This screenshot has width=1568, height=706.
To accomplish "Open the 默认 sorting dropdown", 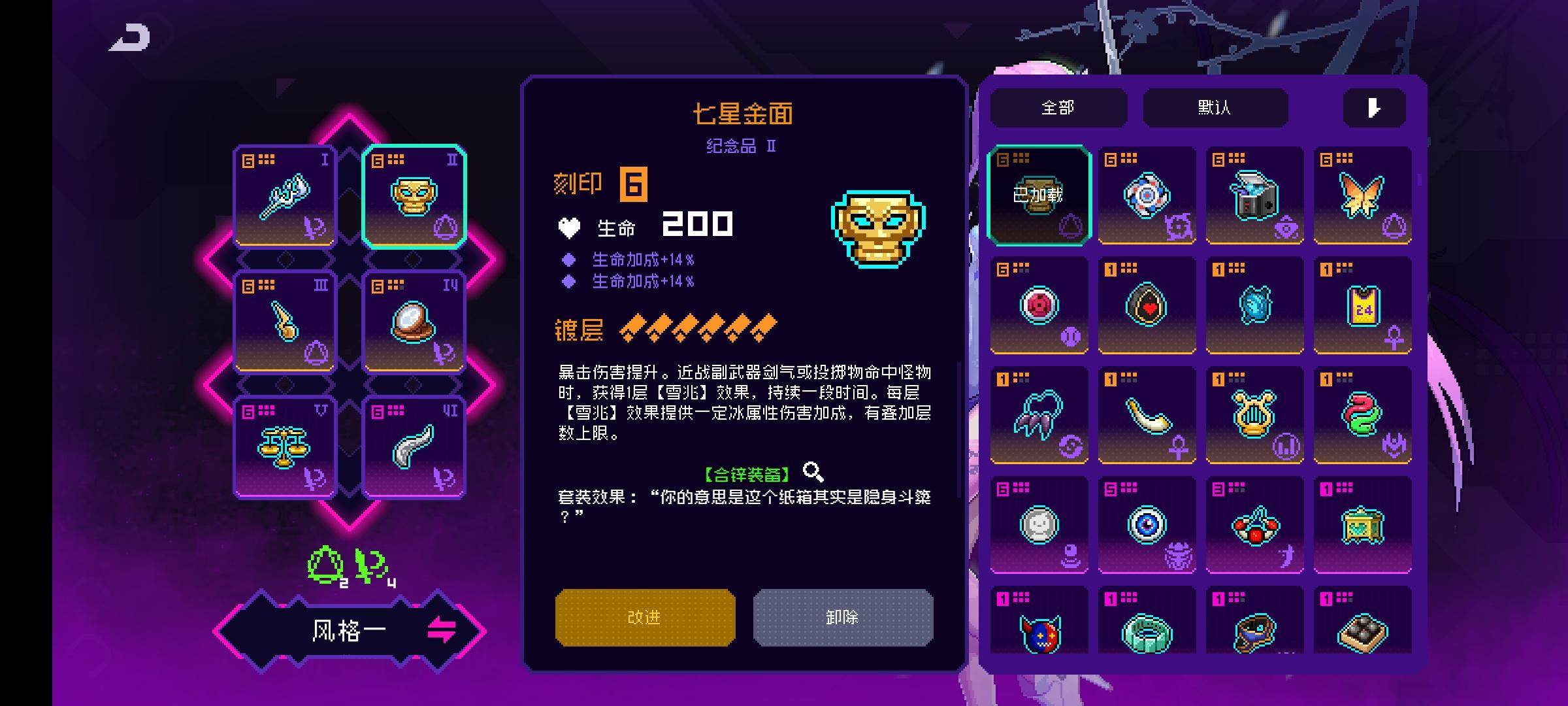I will click(1216, 109).
